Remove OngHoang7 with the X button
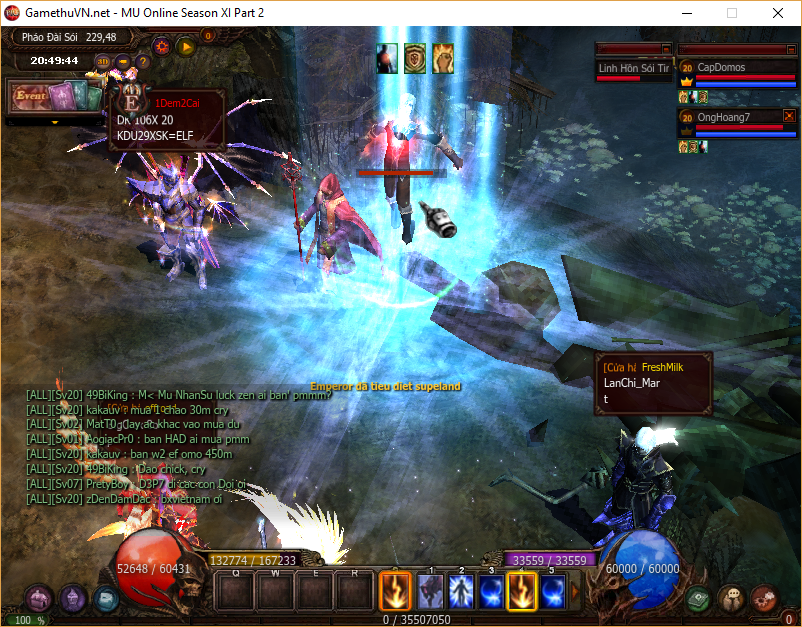Image resolution: width=802 pixels, height=627 pixels. tap(789, 116)
